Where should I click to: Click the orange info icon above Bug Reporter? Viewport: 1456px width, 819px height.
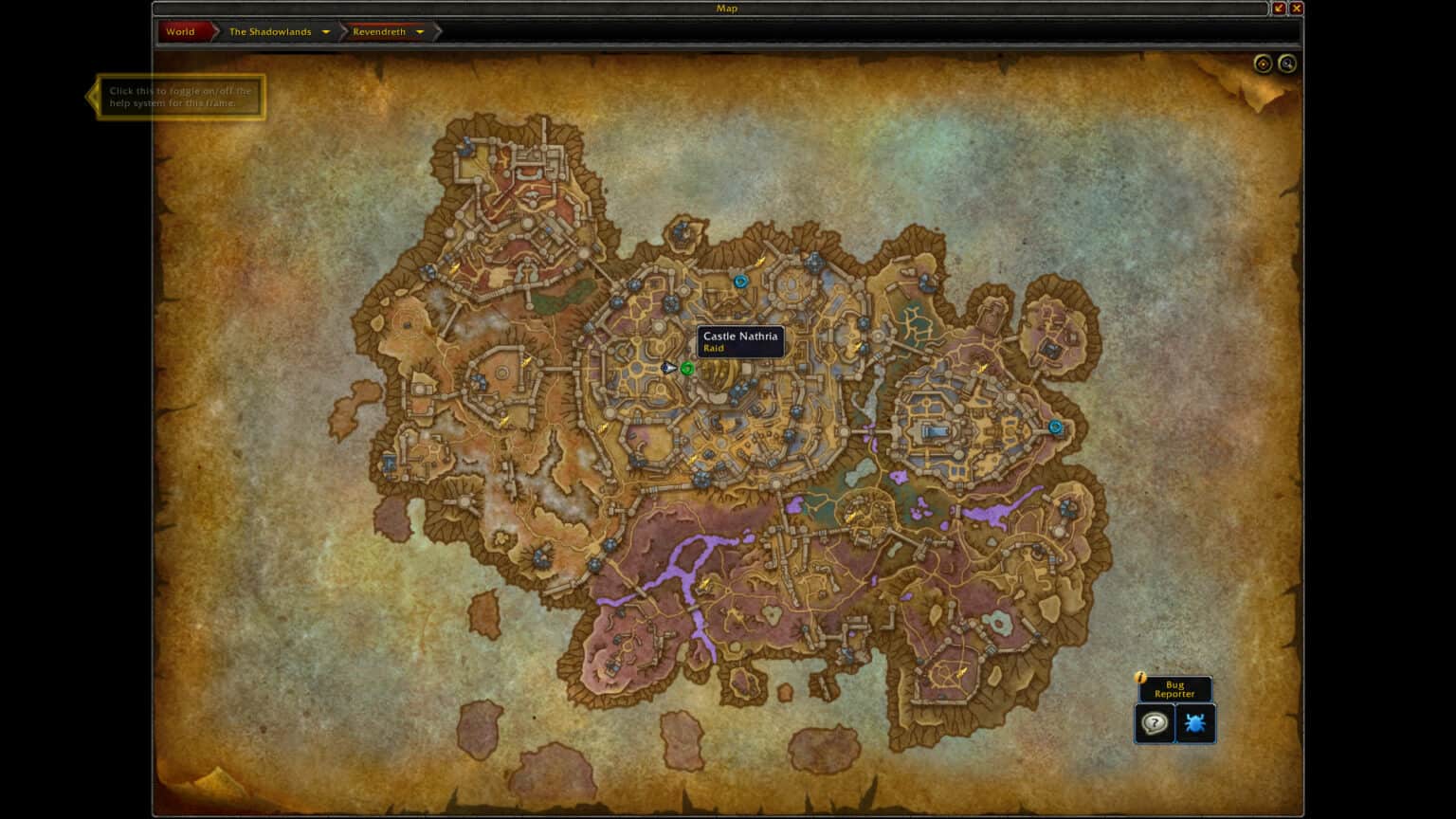pos(1140,677)
